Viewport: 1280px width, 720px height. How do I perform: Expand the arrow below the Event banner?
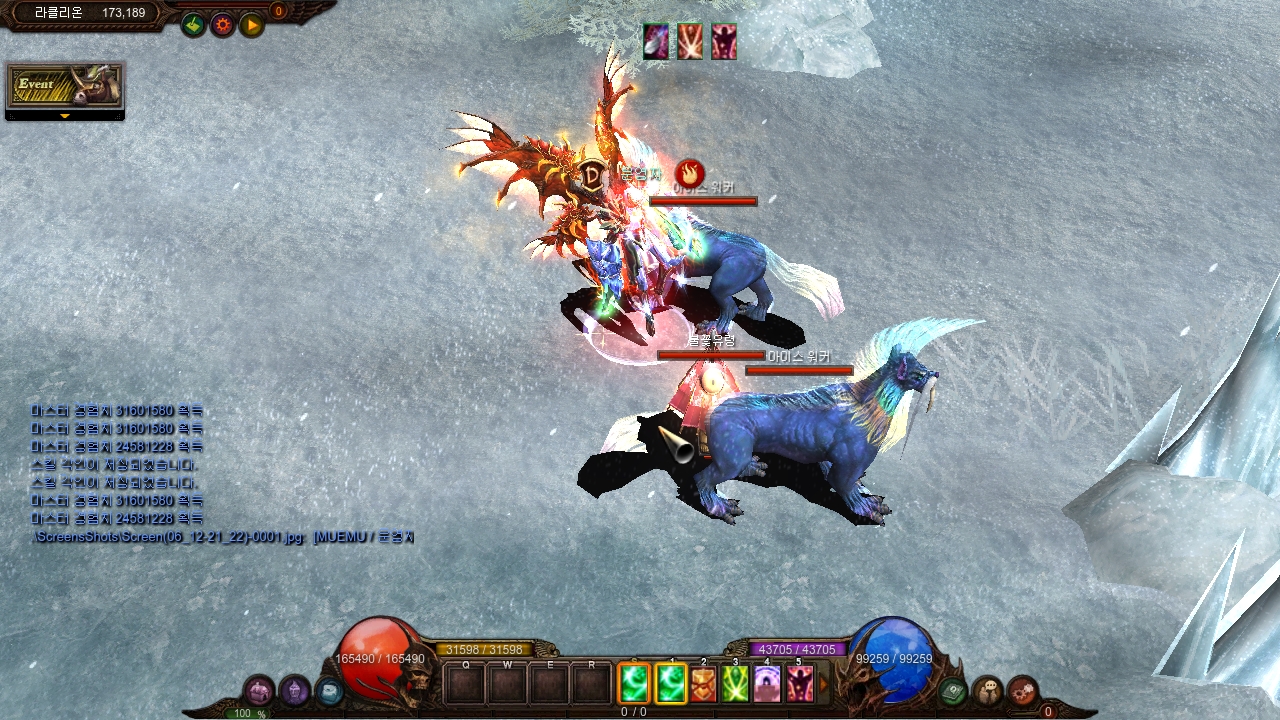tap(65, 116)
